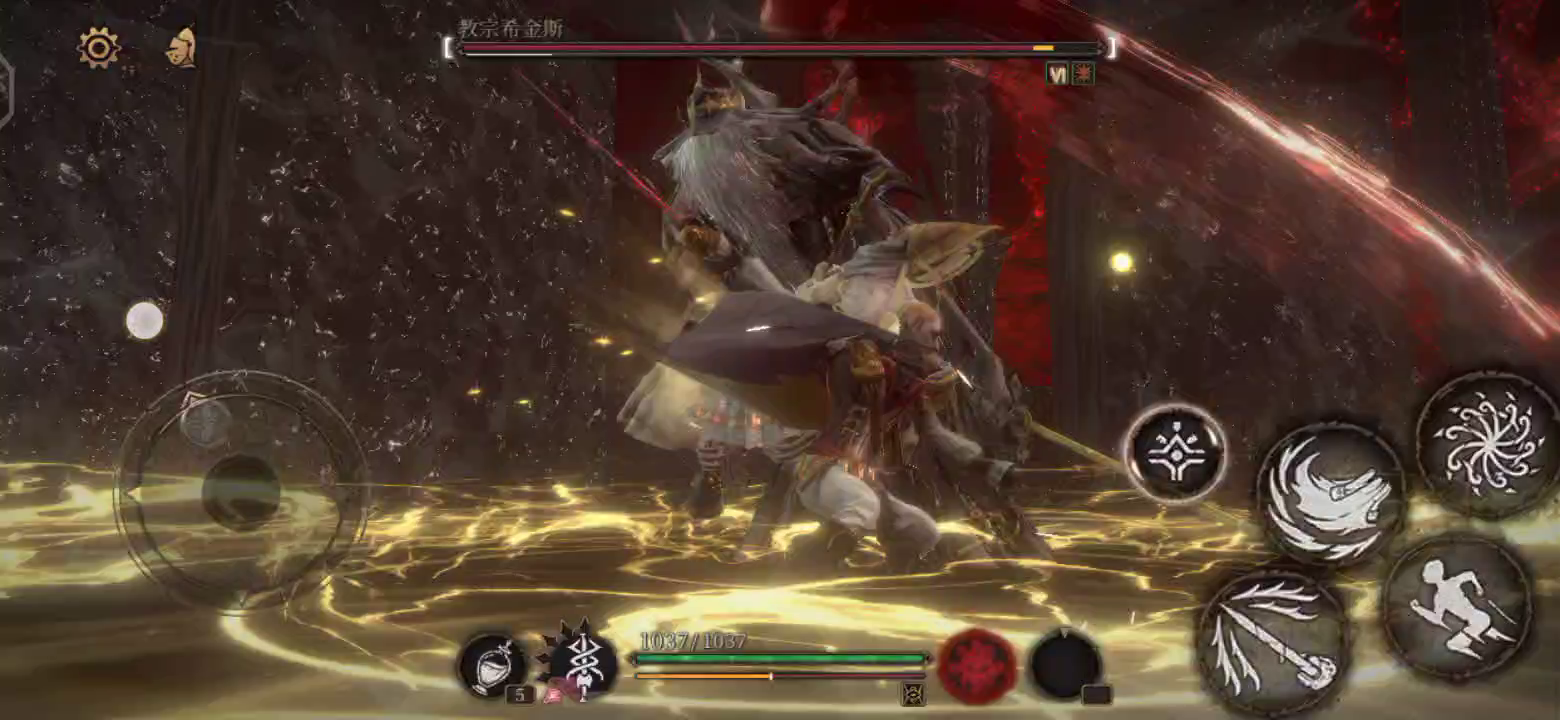Cast the spiral vortex skill
The height and width of the screenshot is (720, 1560).
(1487, 443)
